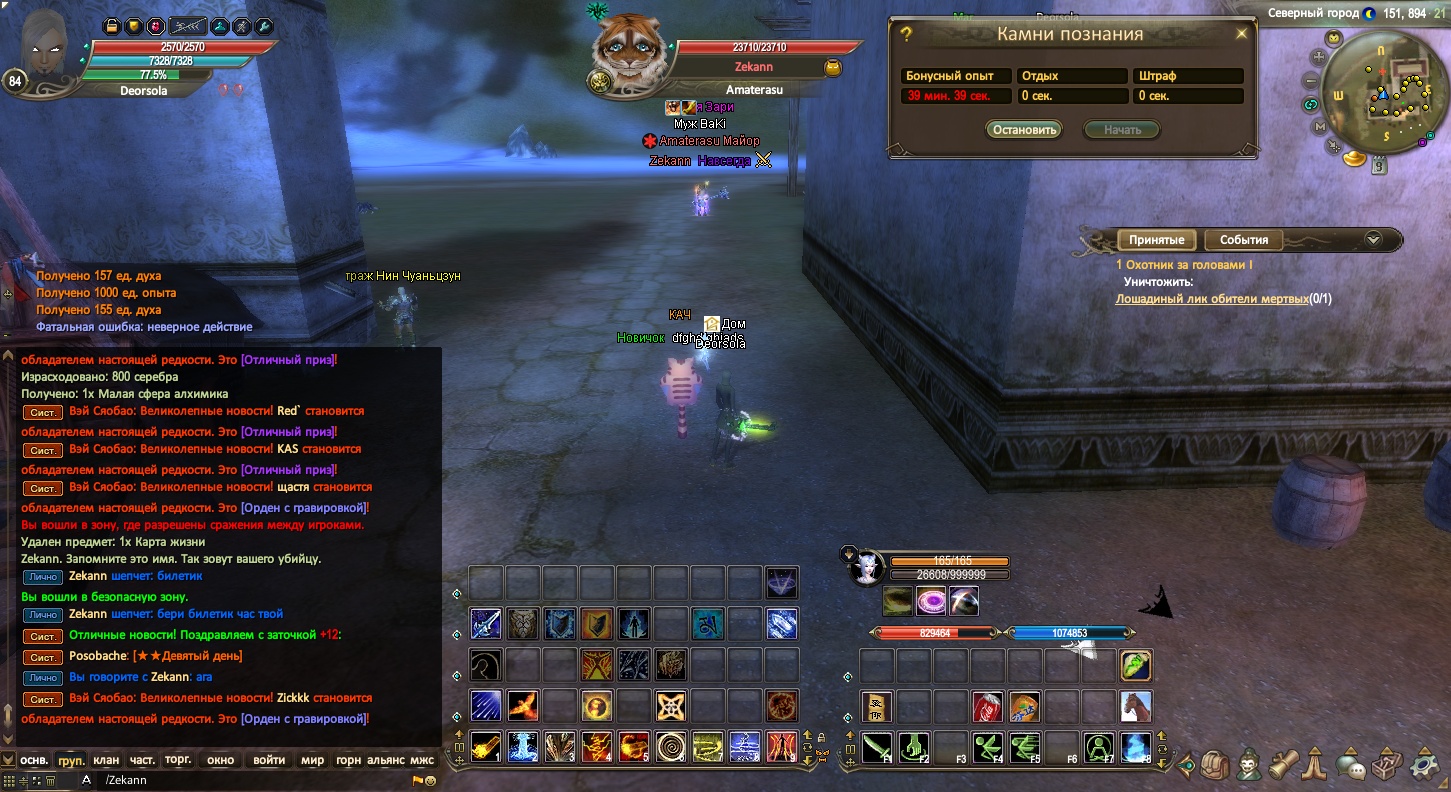Open the gear settings menu
This screenshot has width=1451, height=792.
tap(1424, 766)
